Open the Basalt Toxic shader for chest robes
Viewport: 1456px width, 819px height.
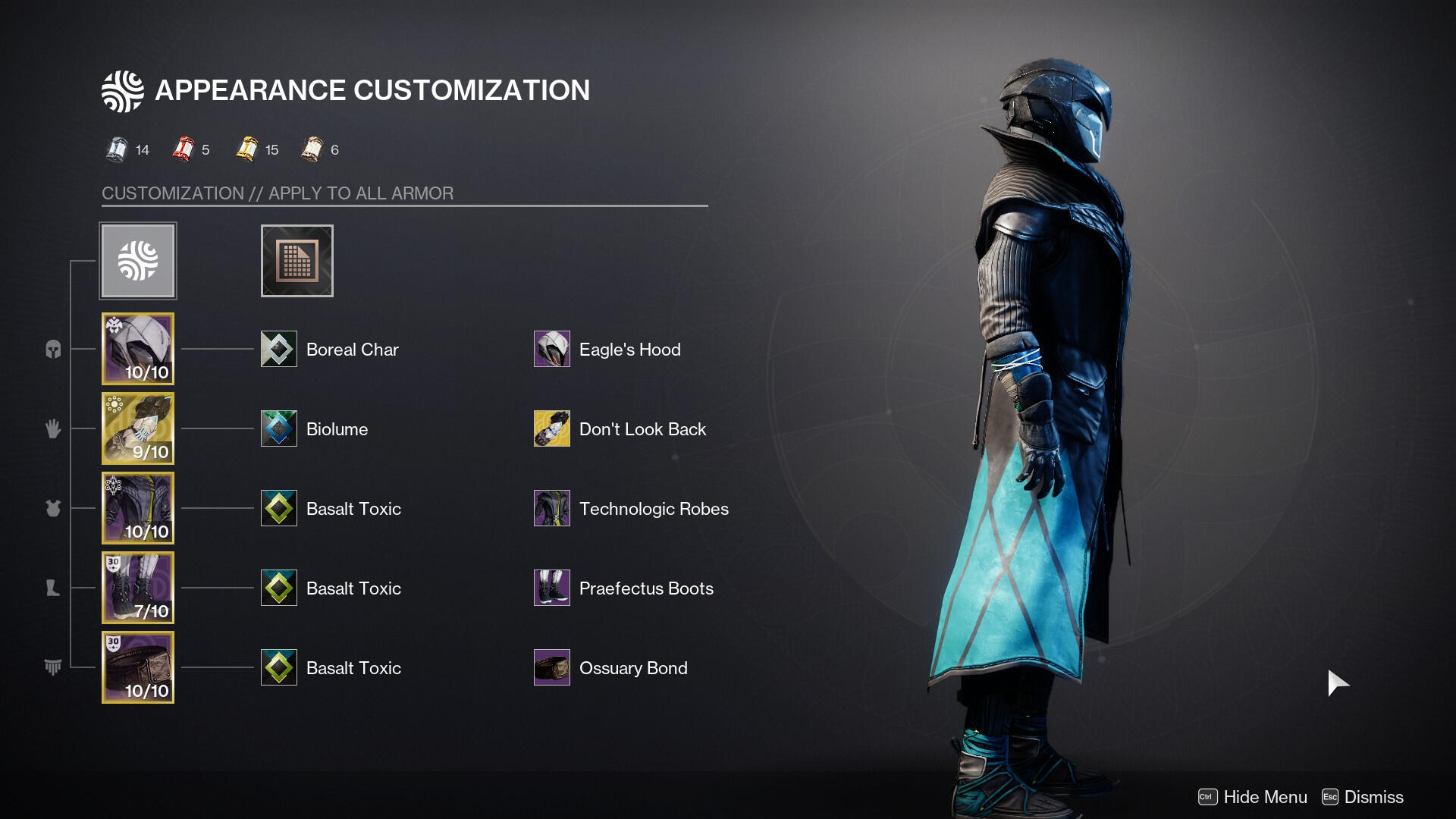click(279, 508)
